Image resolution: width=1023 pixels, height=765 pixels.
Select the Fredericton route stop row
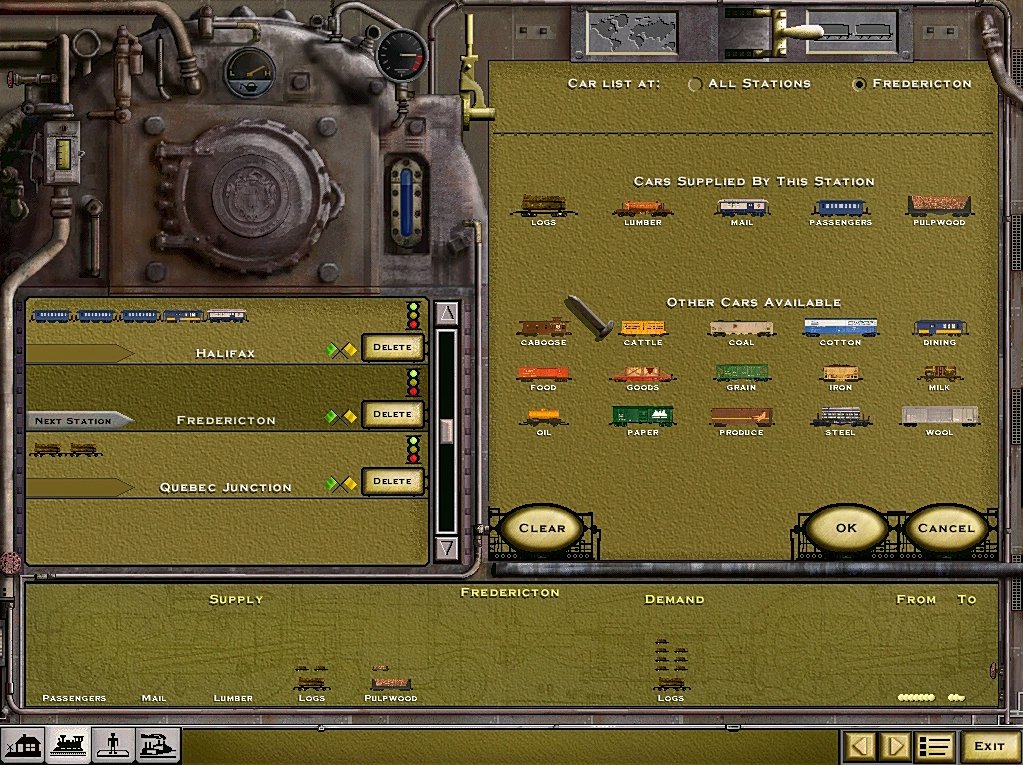[225, 420]
